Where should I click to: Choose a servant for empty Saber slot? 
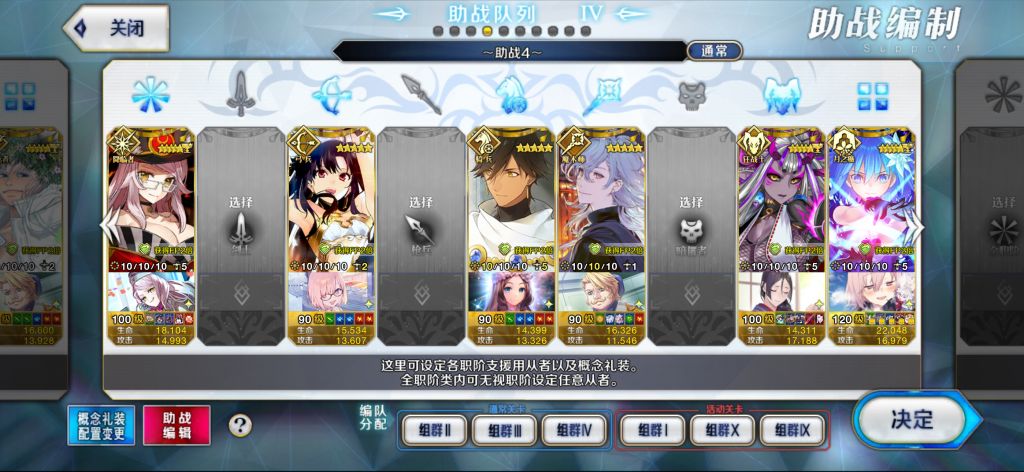(241, 215)
